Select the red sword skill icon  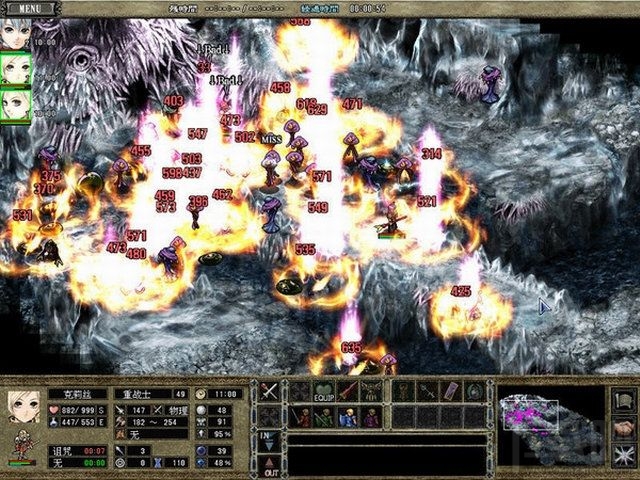point(348,391)
